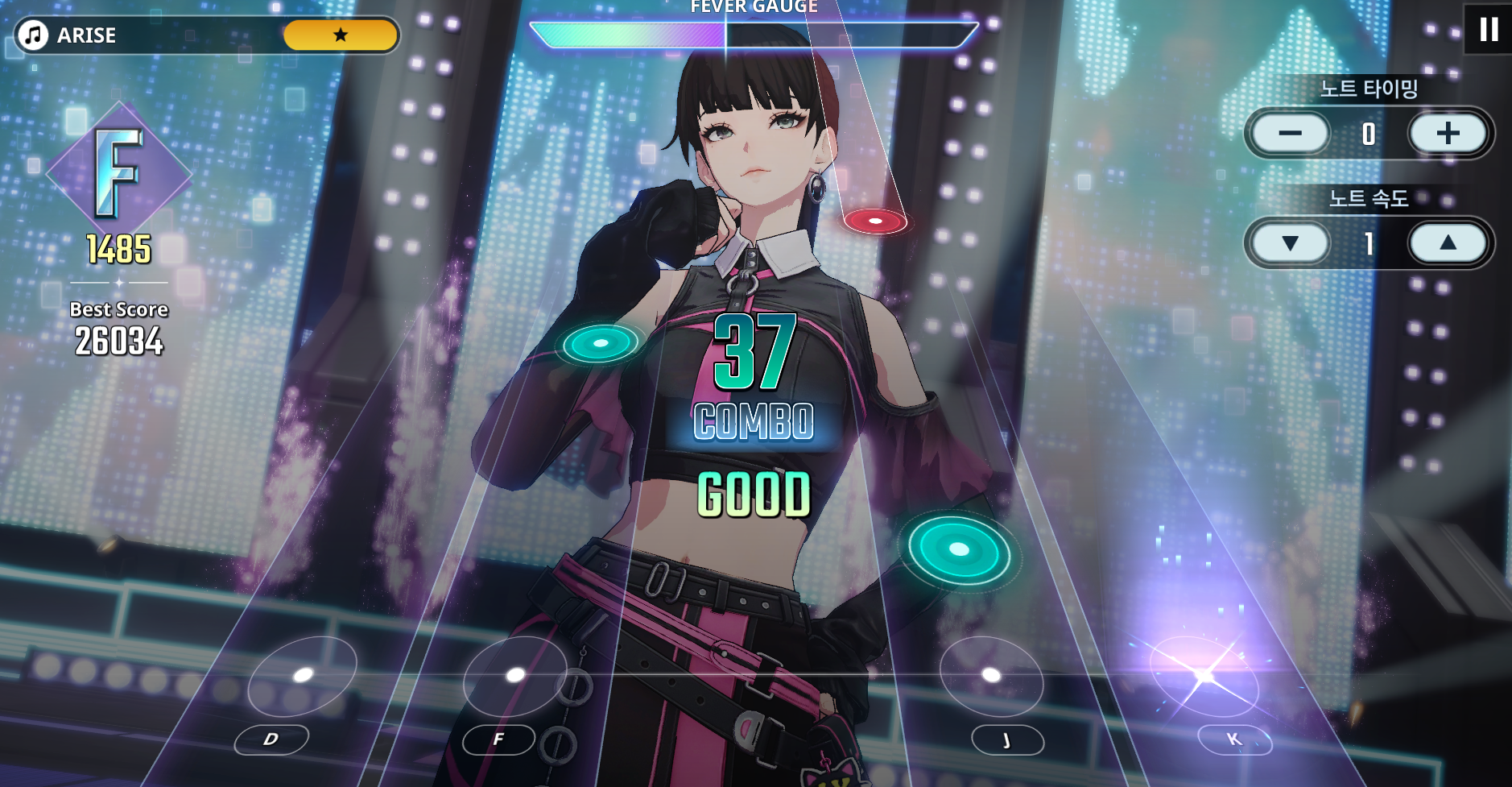Tap the D lane hit pad

302,676
